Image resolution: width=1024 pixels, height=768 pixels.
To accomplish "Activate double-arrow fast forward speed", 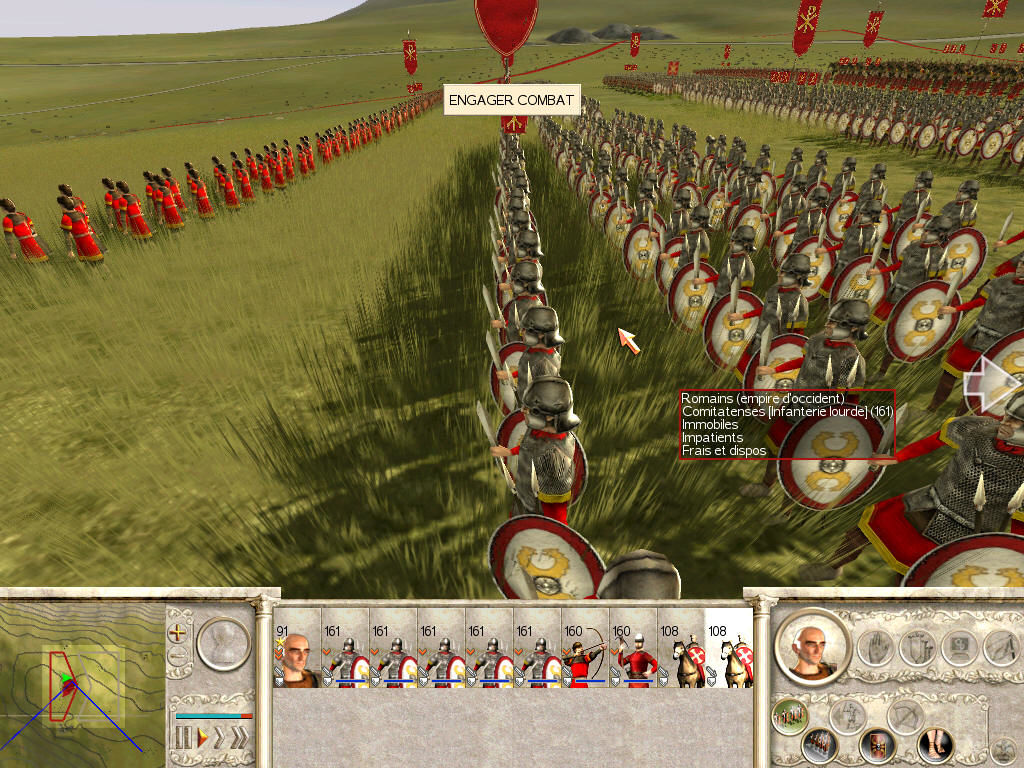I will 221,738.
